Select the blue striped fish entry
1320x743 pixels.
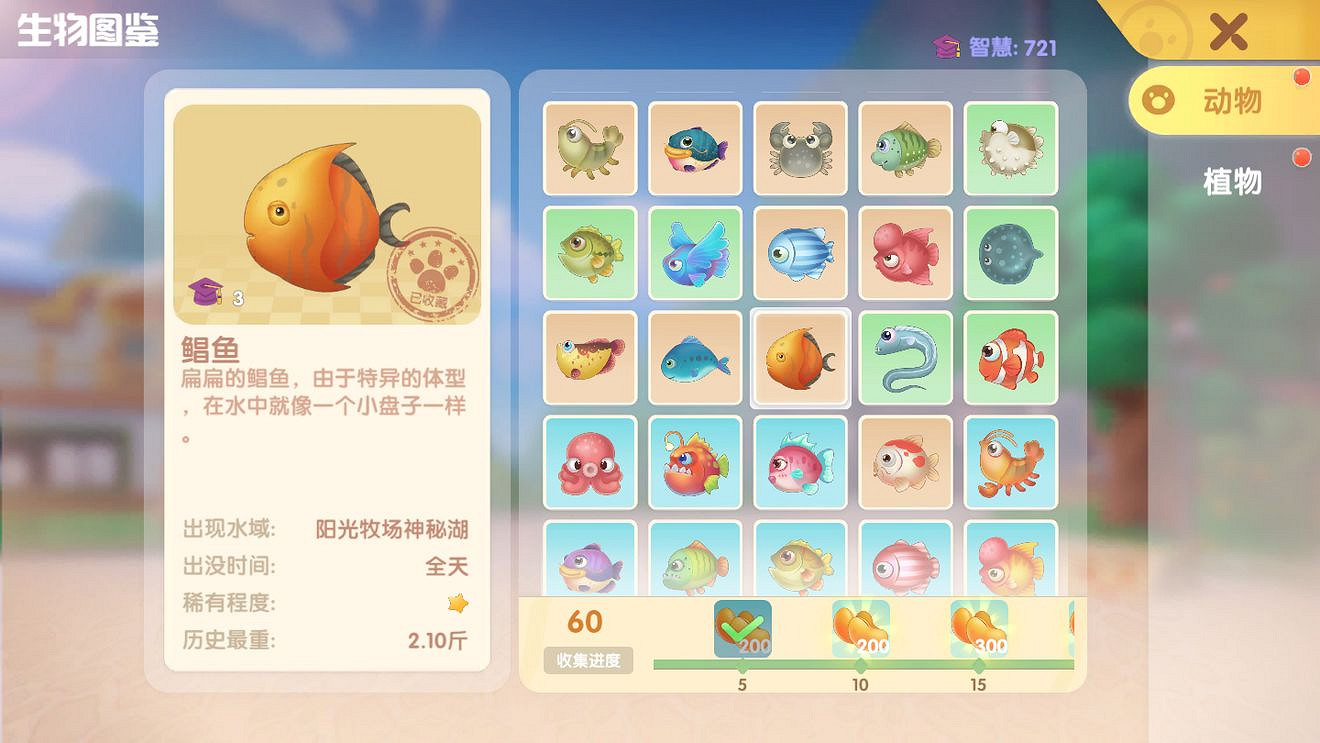tap(800, 253)
